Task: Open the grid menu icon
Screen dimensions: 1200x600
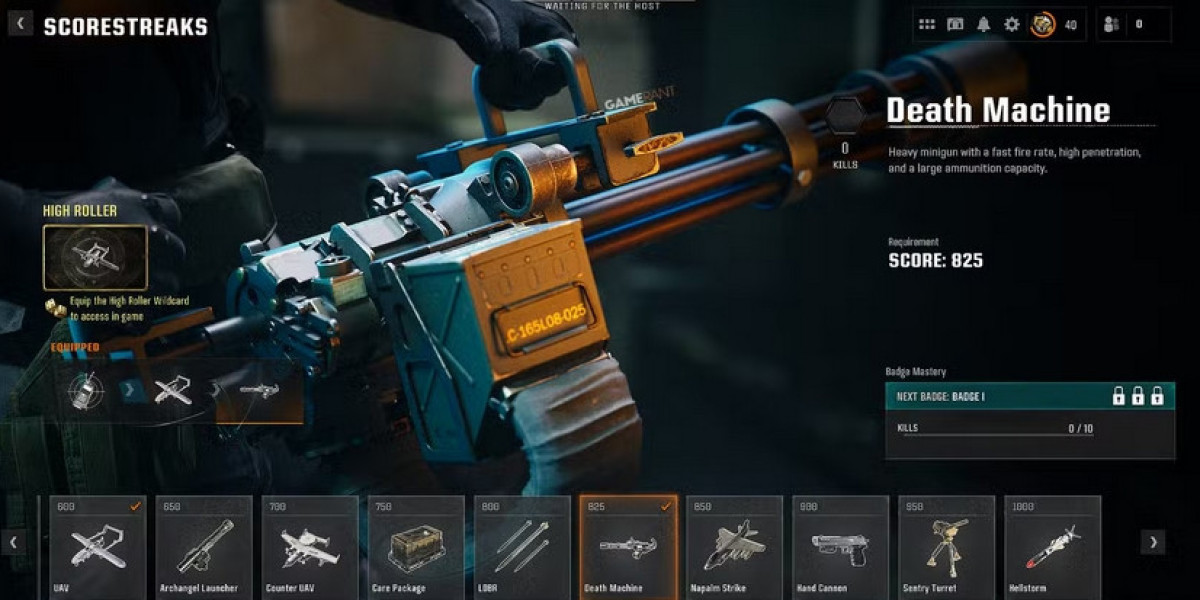Action: [927, 24]
